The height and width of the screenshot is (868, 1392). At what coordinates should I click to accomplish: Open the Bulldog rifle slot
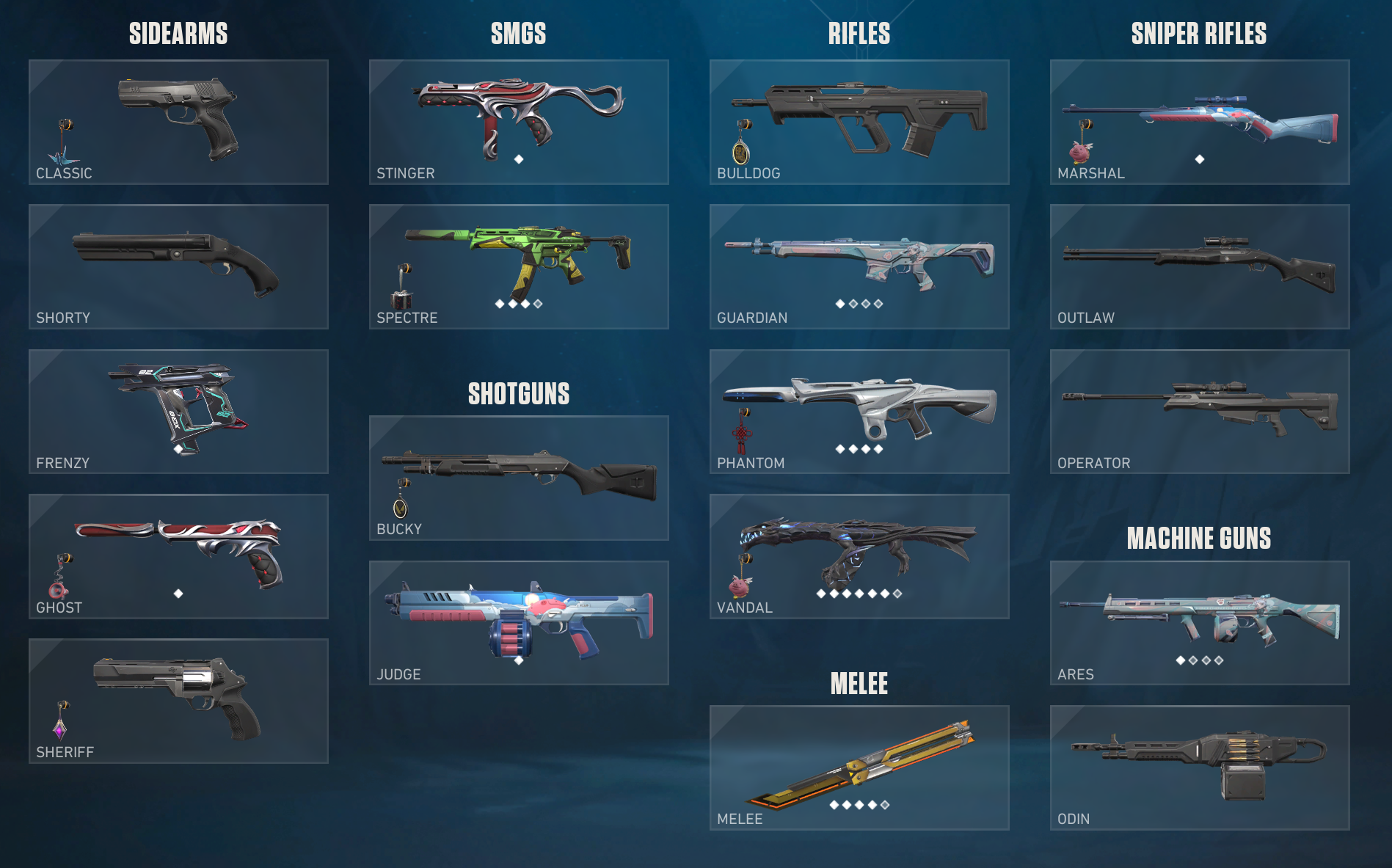pyautogui.click(x=859, y=122)
